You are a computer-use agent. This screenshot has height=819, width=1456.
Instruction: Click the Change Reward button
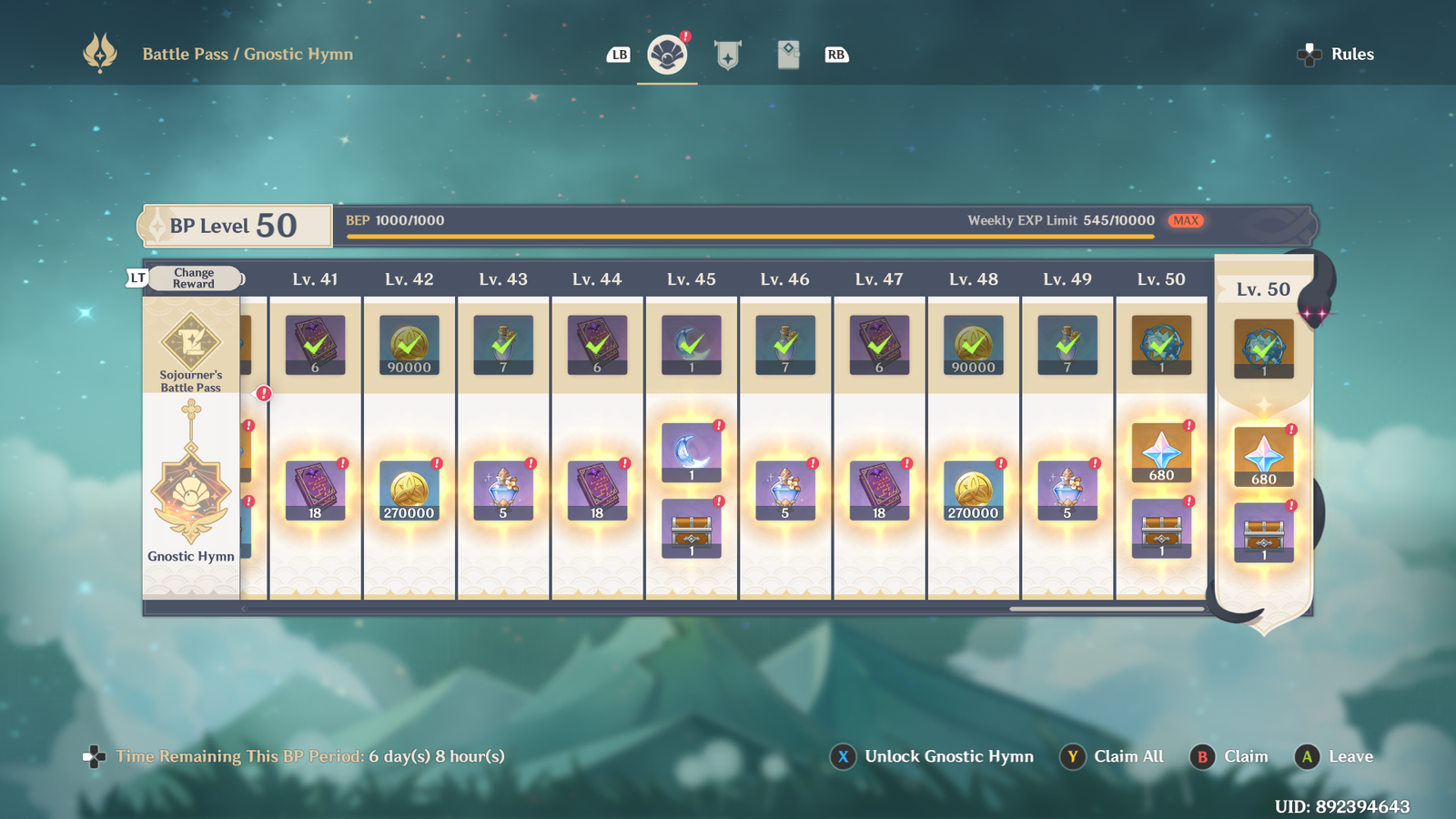click(x=194, y=278)
